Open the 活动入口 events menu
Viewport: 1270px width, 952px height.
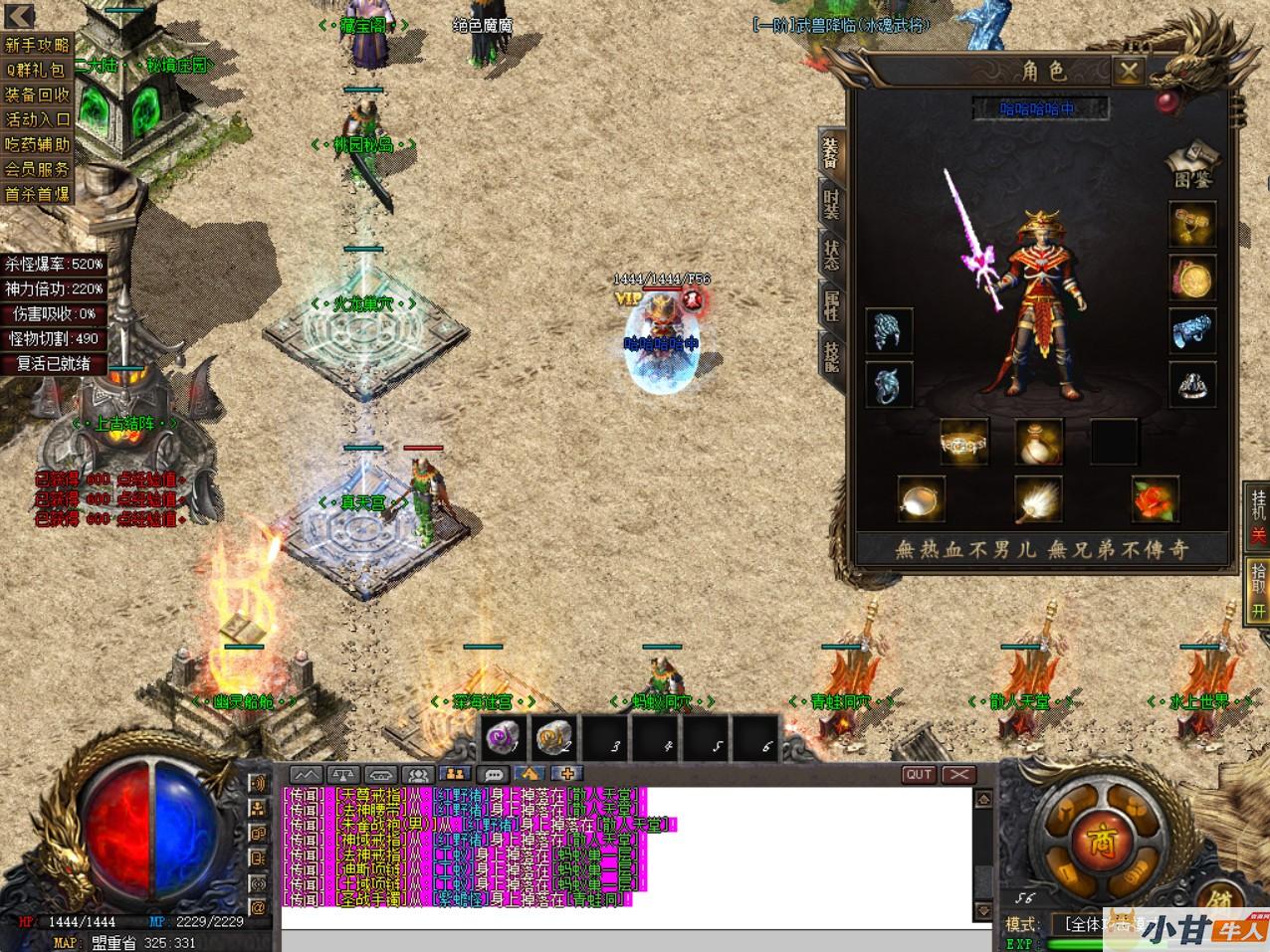(x=37, y=119)
